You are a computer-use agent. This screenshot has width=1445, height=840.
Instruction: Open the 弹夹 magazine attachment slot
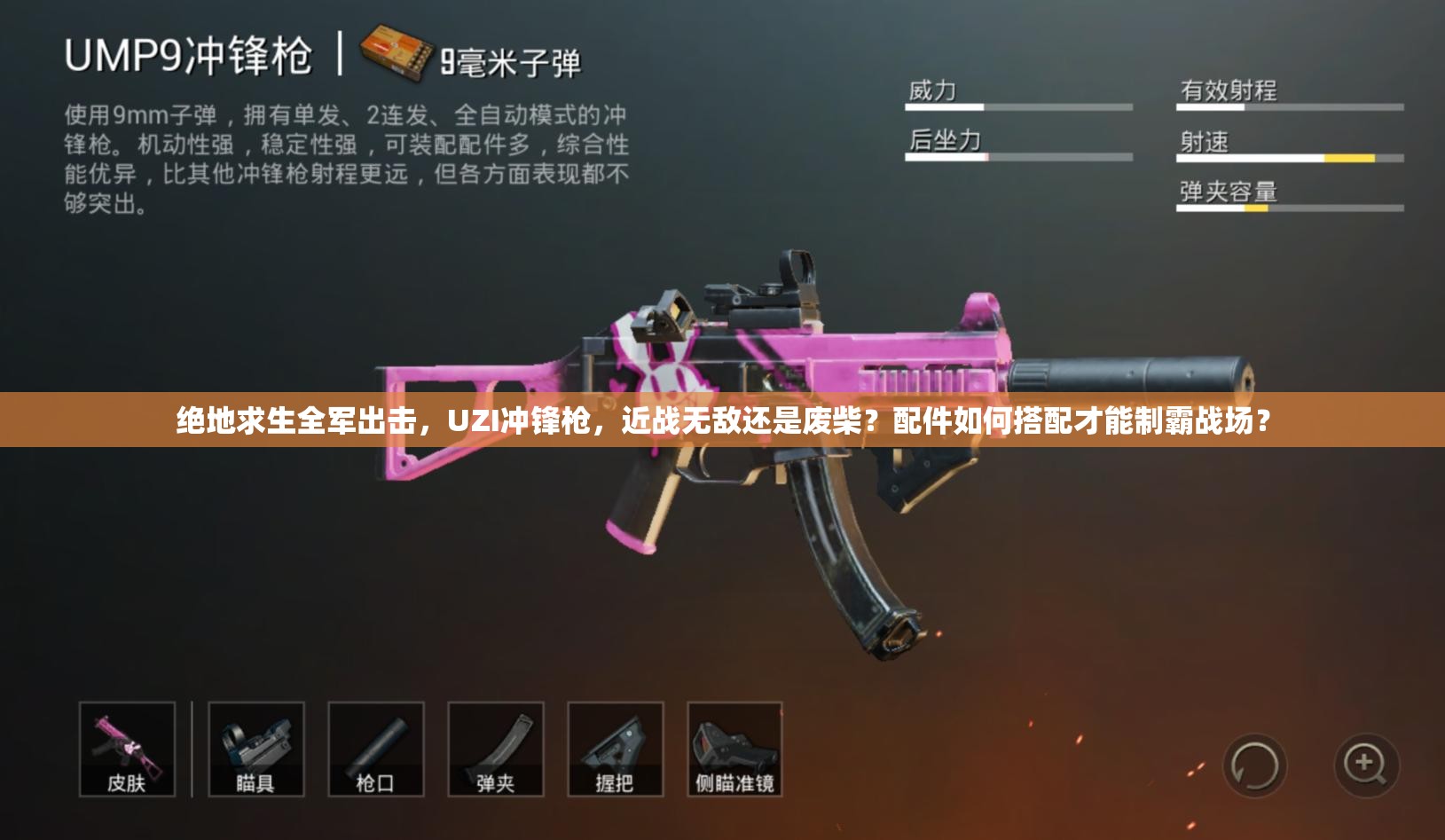[498, 750]
